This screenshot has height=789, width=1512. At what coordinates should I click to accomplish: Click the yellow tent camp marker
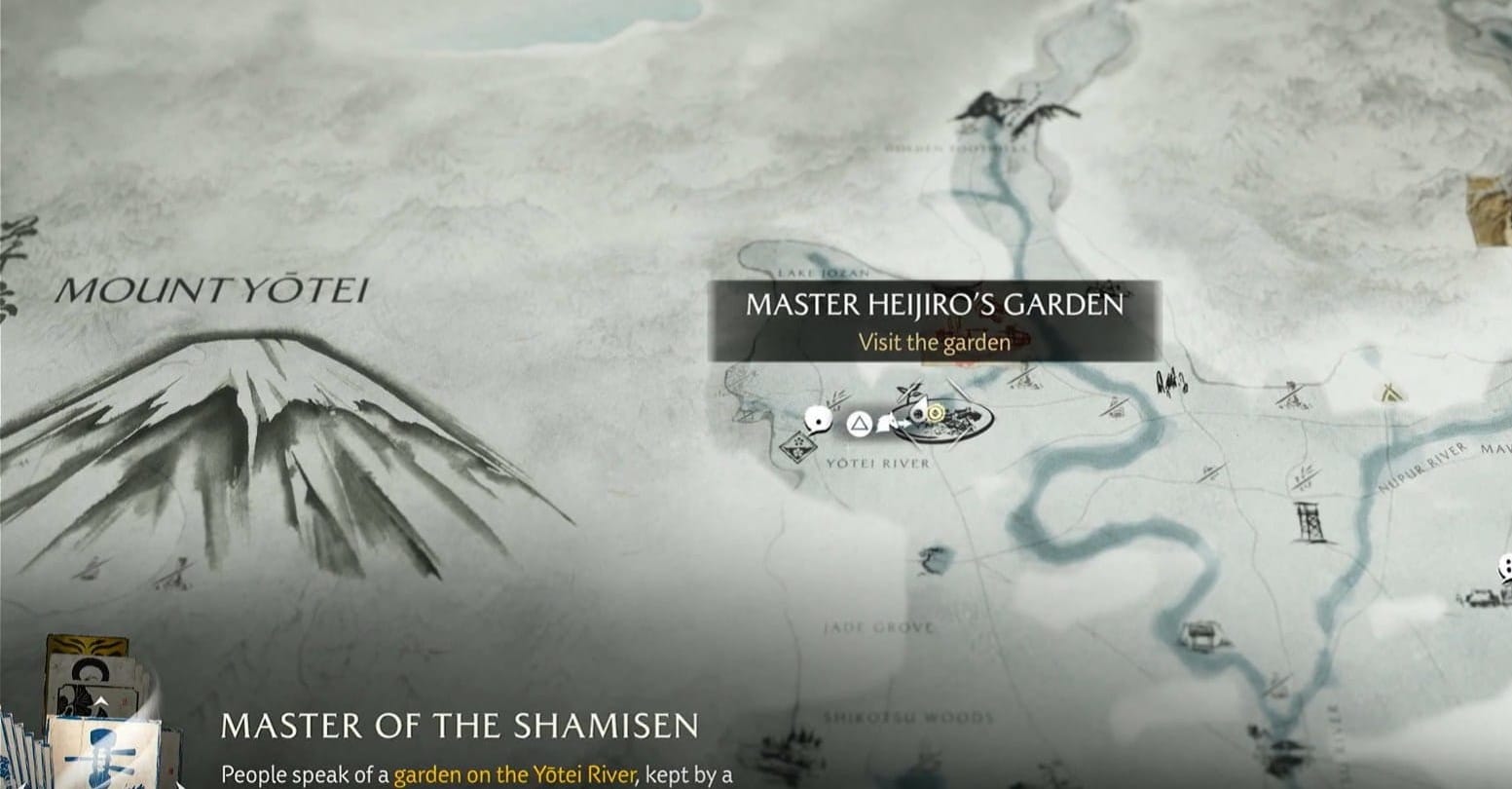coord(1386,393)
